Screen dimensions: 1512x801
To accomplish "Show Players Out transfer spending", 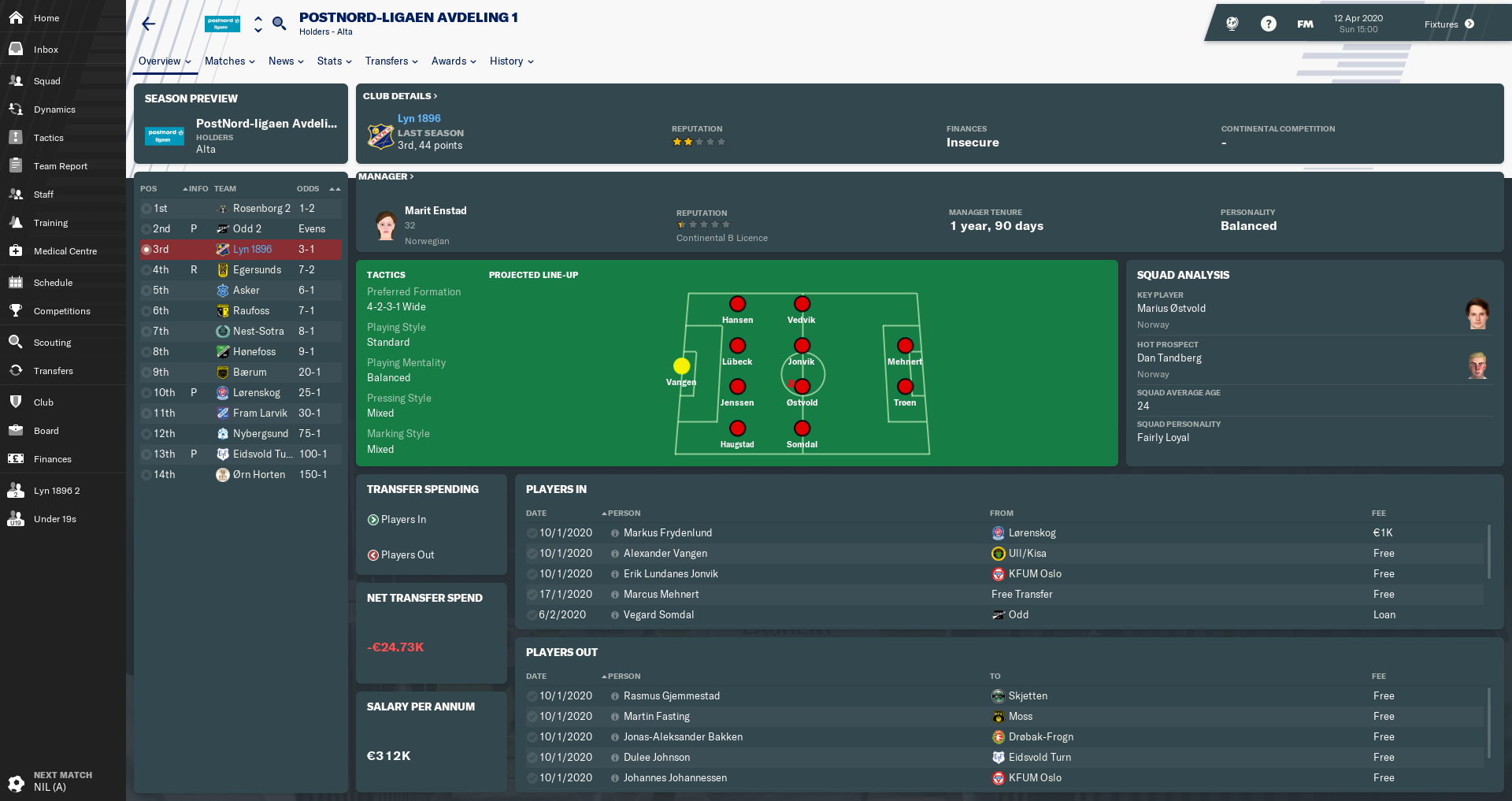I will [x=406, y=555].
